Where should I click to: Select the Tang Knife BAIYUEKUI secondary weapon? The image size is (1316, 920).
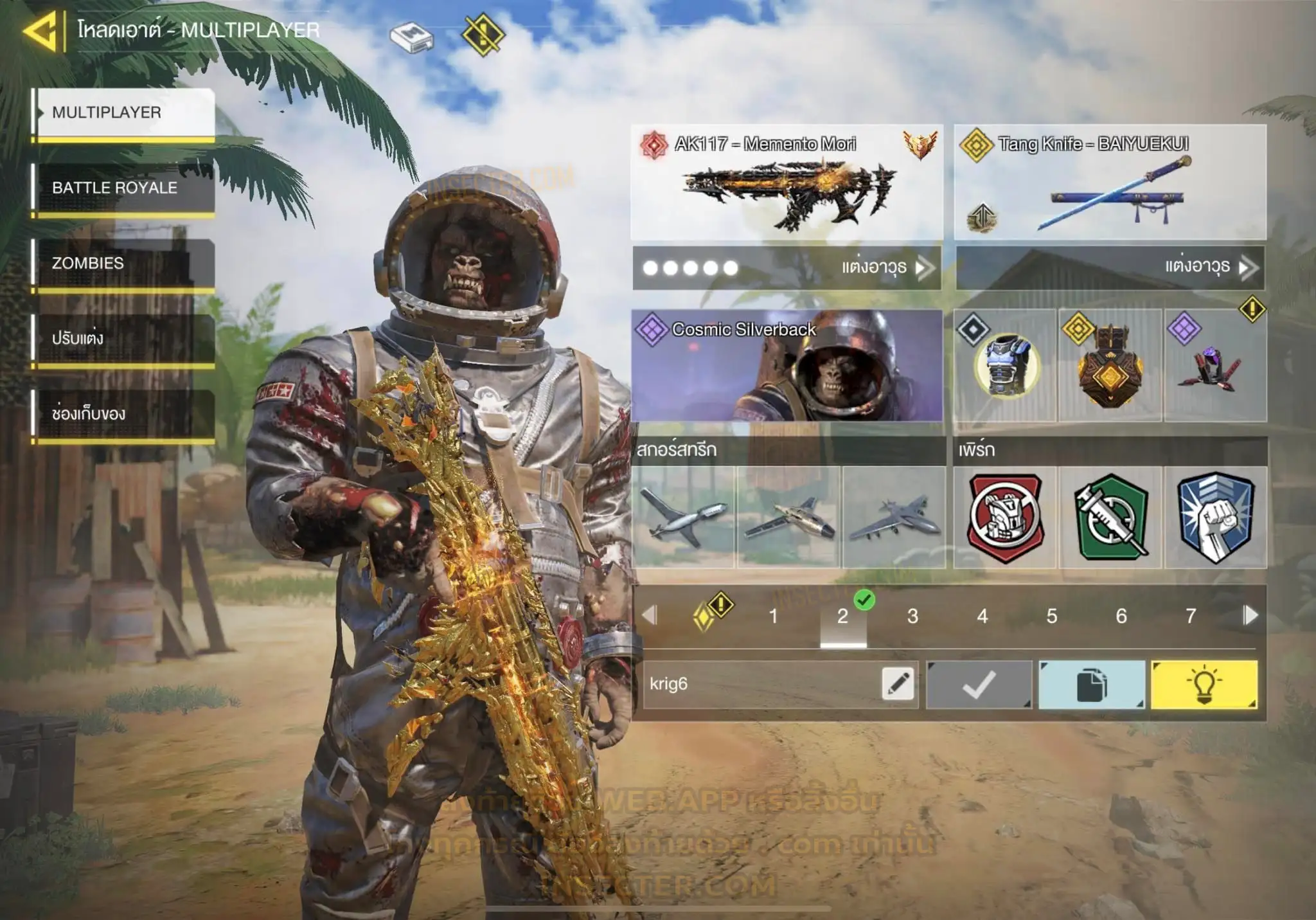coord(1110,182)
